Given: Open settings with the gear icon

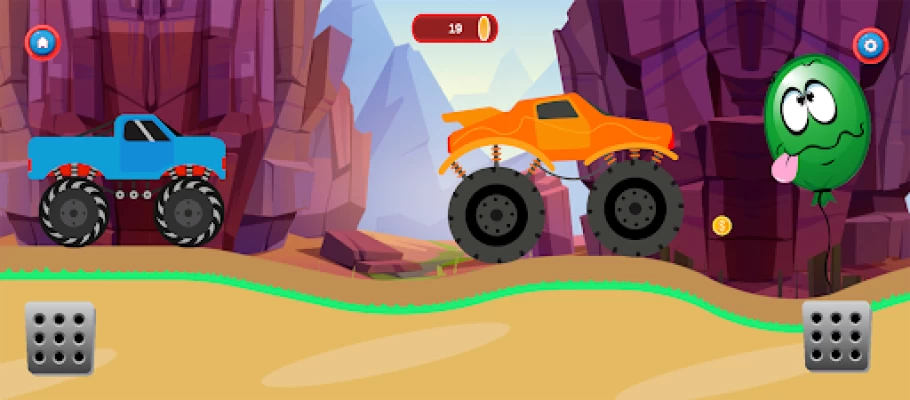Looking at the screenshot, I should (870, 45).
